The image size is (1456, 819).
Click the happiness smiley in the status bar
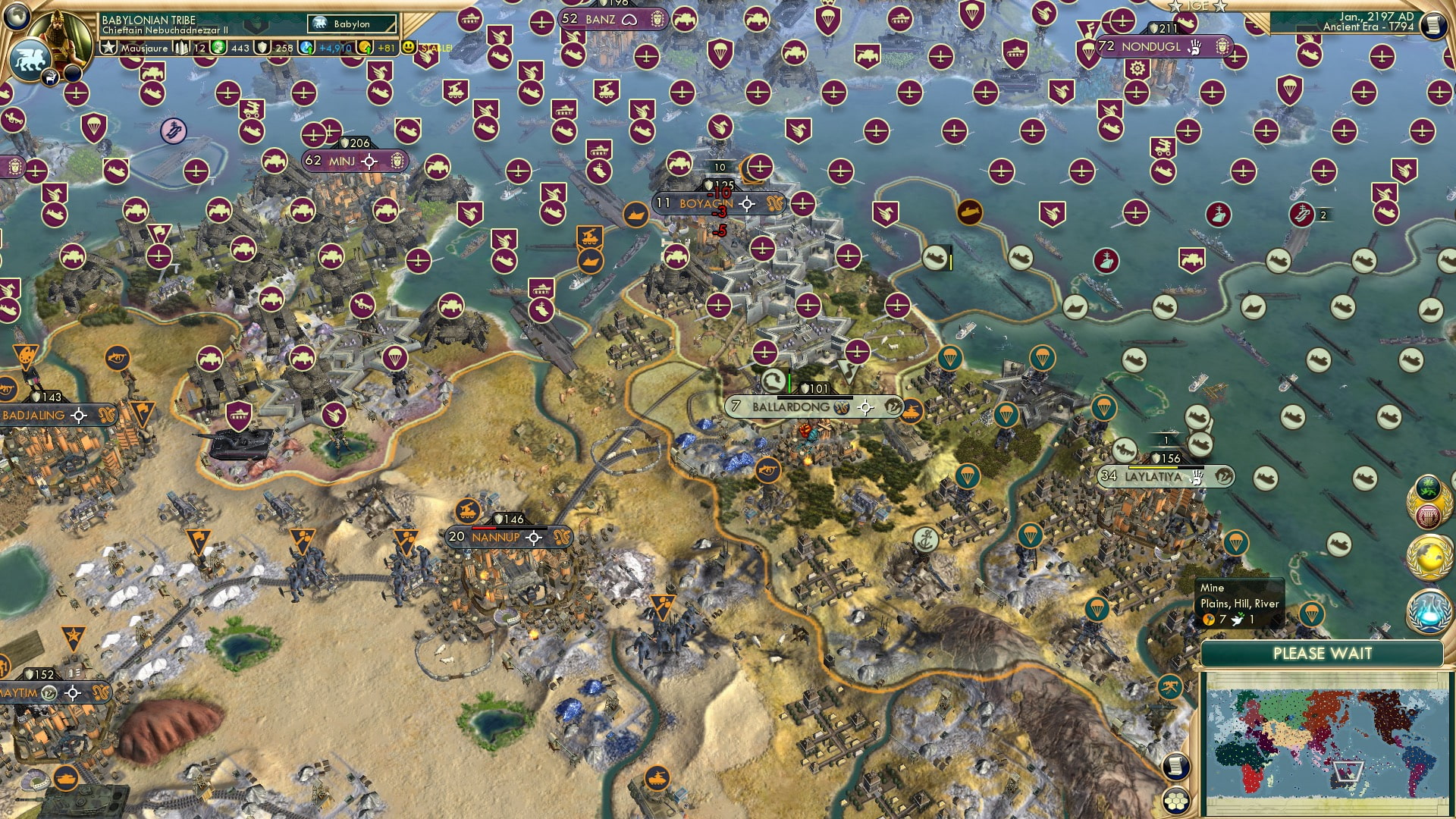click(x=409, y=46)
